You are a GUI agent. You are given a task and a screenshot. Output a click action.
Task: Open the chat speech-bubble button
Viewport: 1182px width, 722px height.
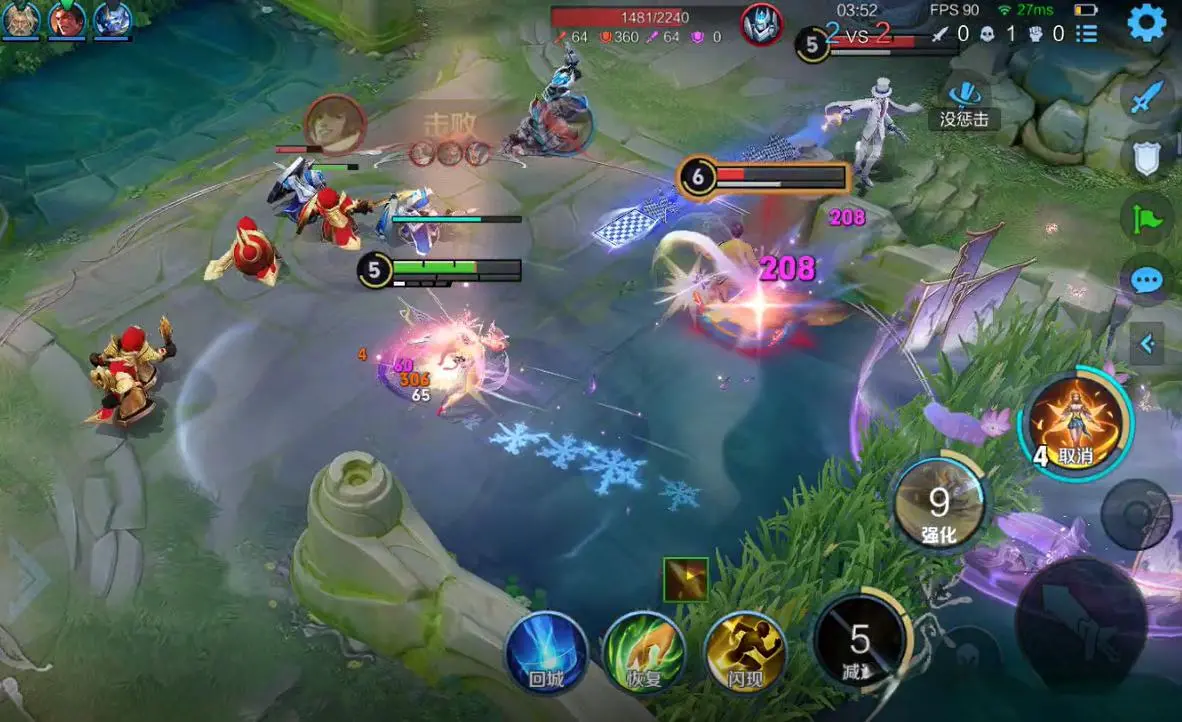[1146, 279]
